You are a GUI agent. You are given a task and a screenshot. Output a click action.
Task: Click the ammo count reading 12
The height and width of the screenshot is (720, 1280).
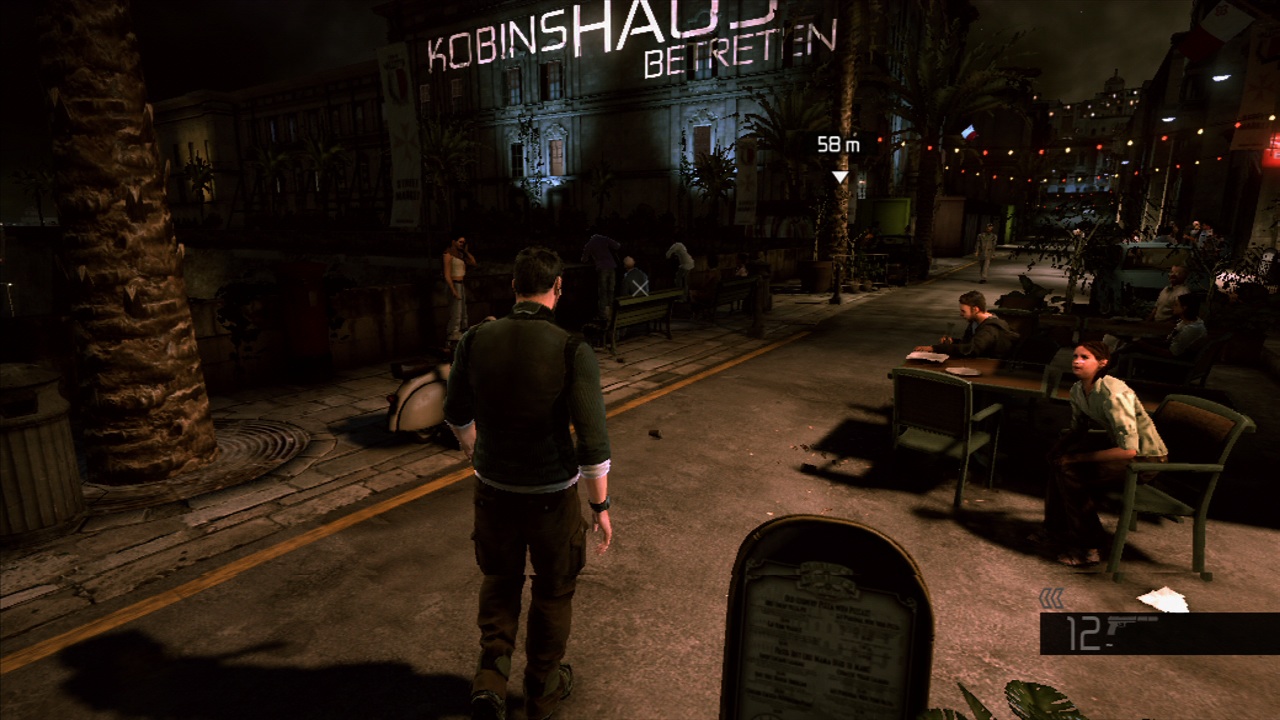(1083, 633)
